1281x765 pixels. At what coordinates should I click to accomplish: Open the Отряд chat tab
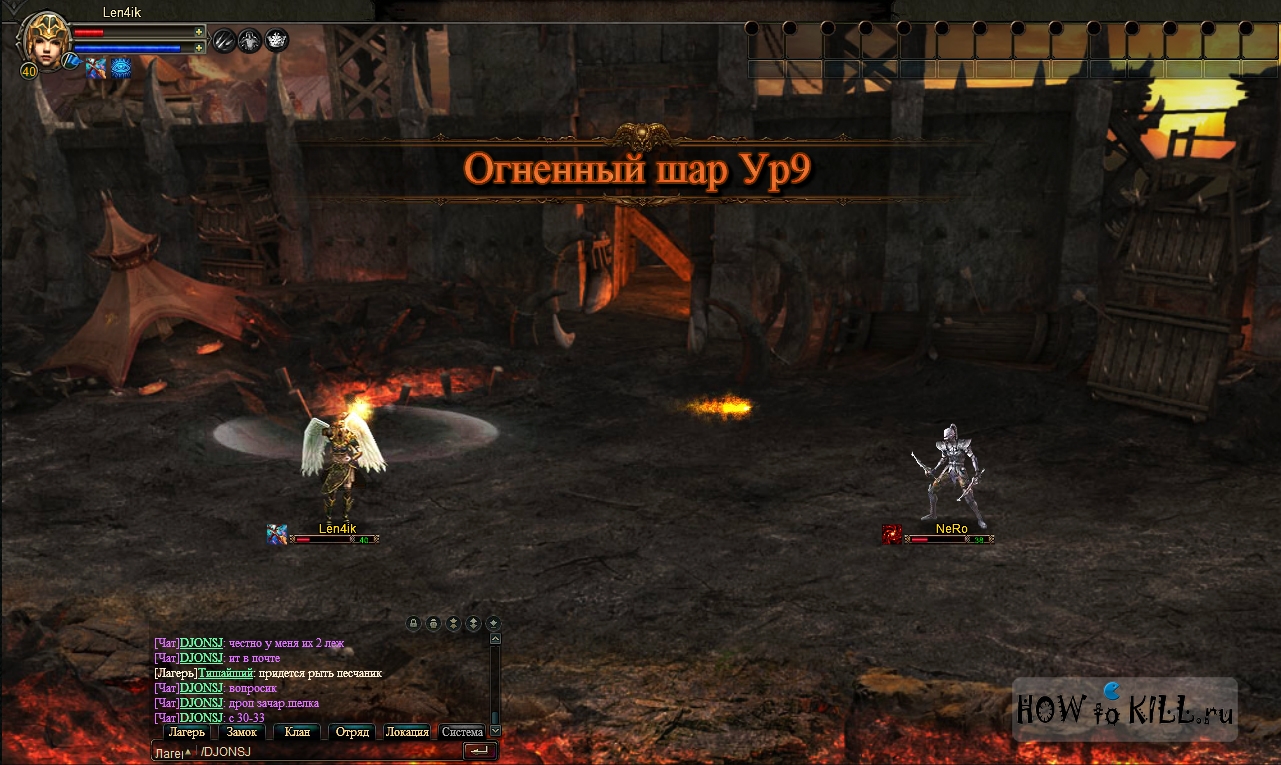point(352,732)
